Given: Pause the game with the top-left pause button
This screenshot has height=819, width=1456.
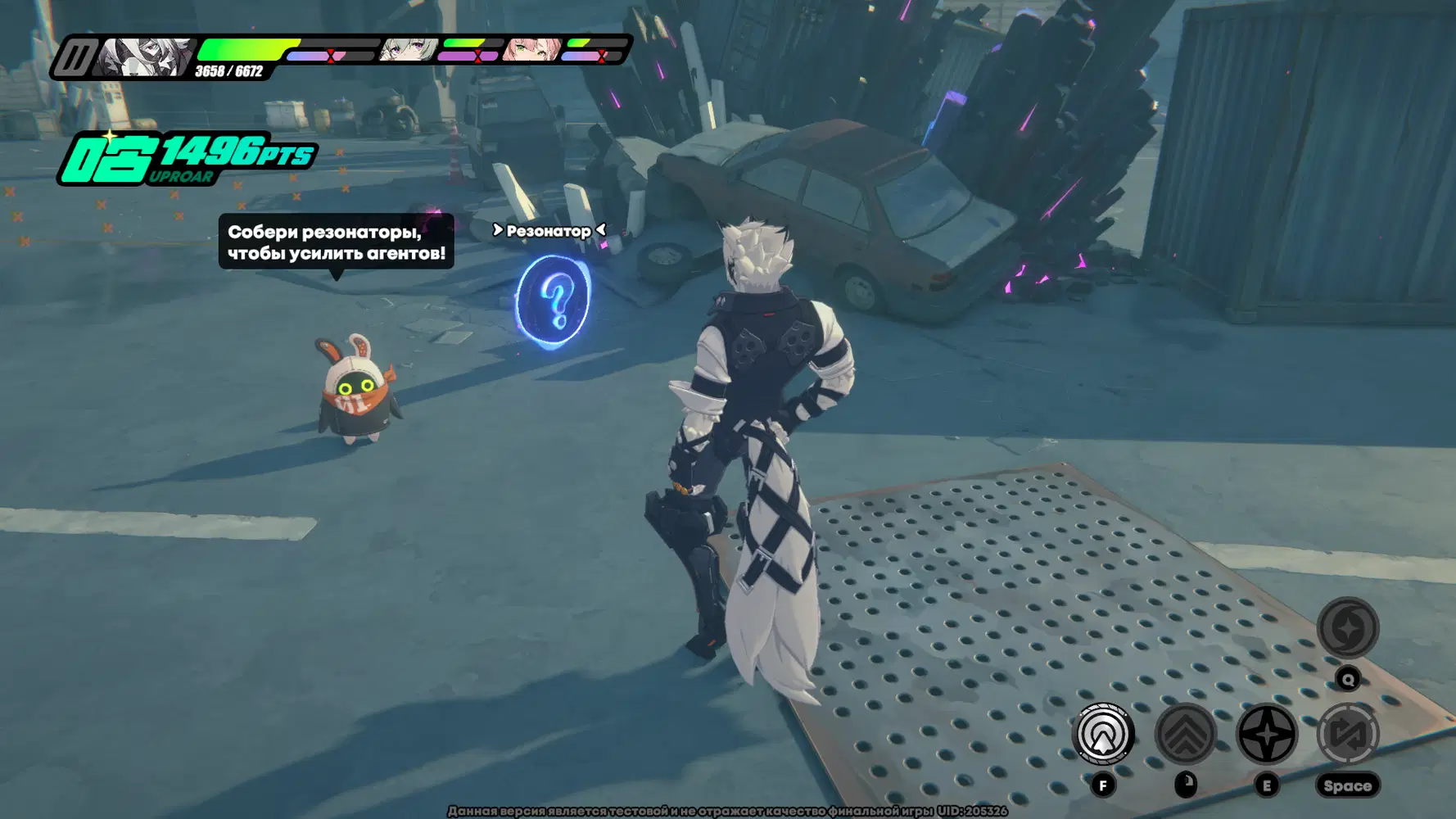Looking at the screenshot, I should pos(75,58).
